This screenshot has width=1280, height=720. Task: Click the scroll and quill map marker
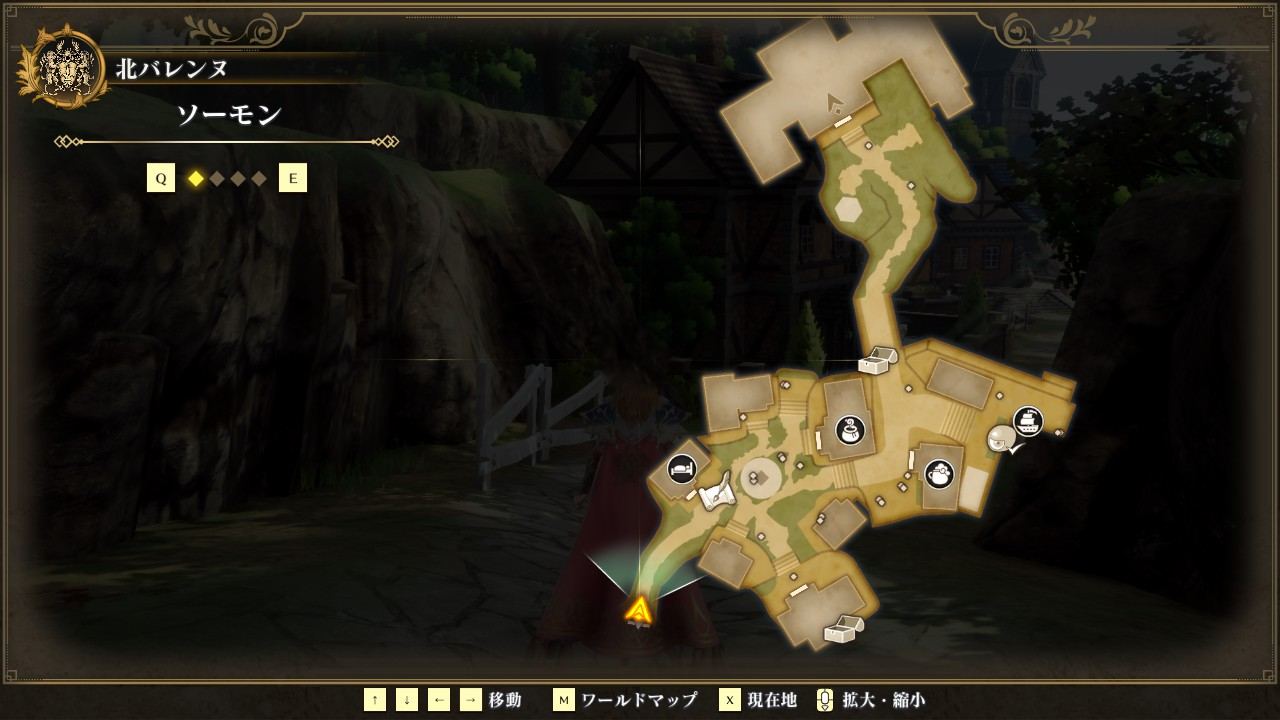click(716, 496)
